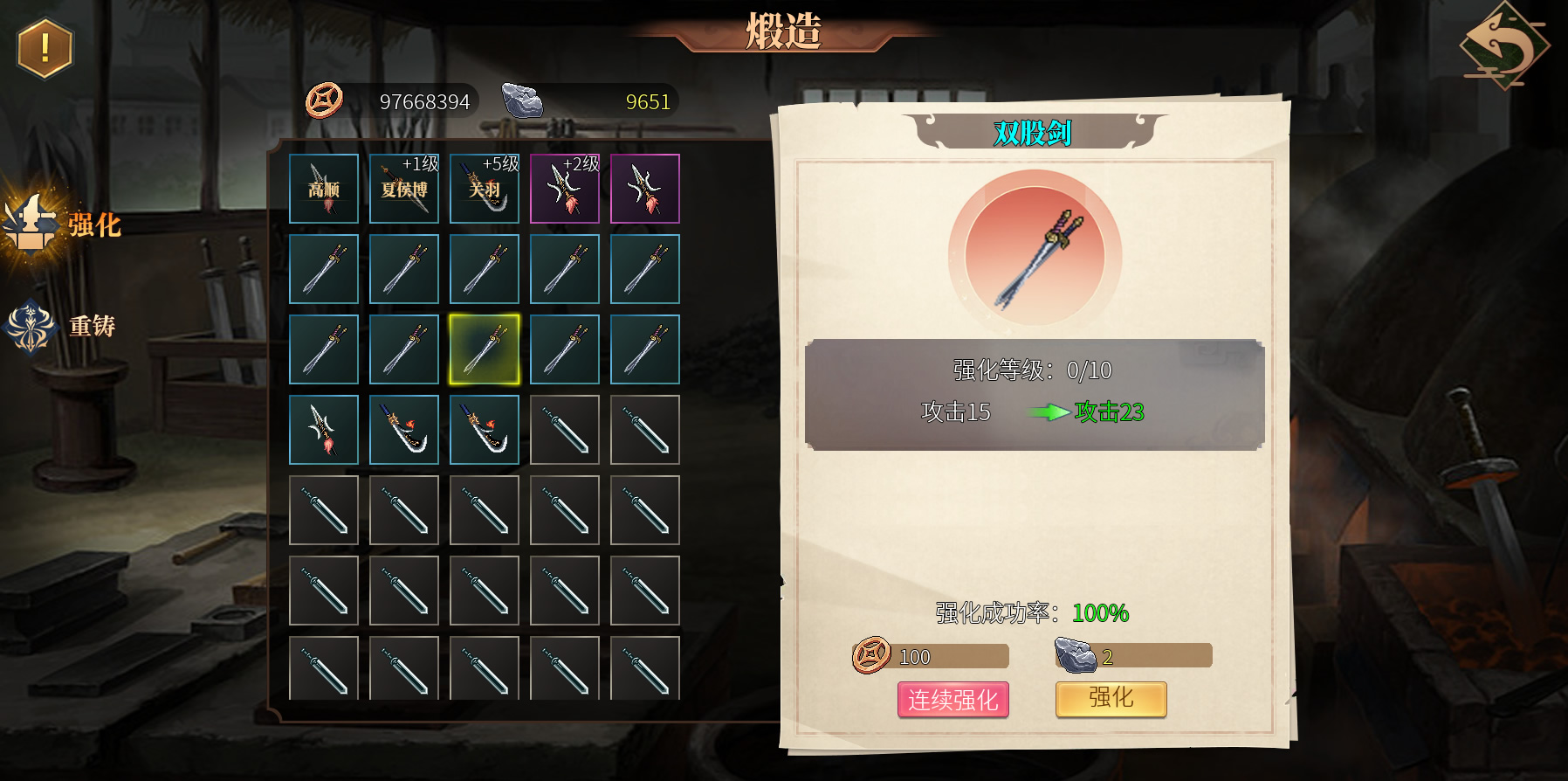
Task: Go back using the return arrow
Action: [1503, 45]
